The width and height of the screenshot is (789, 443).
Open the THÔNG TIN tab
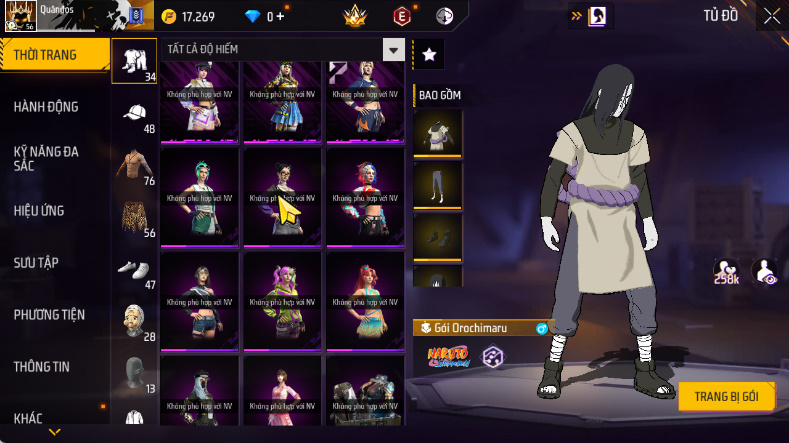[x=42, y=367]
